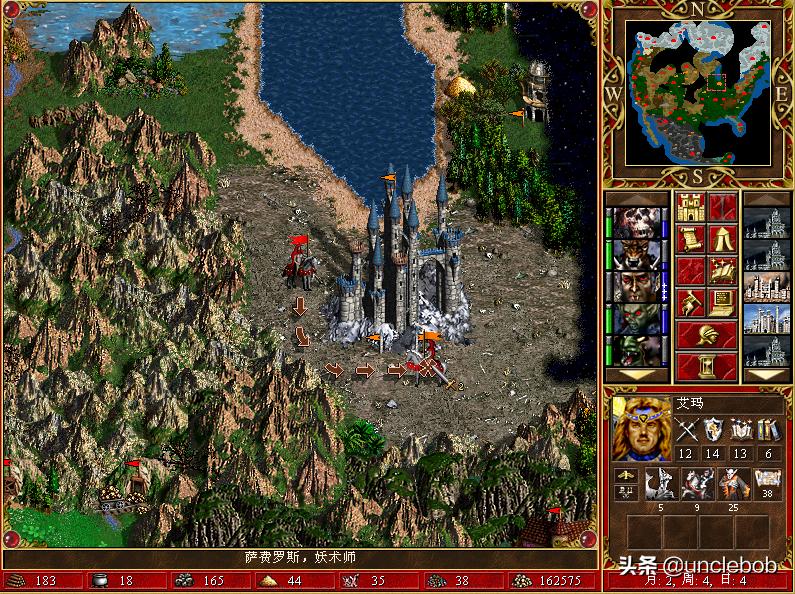Select the troop stack of 25 creatures
Screen dimensions: 795x594
tap(732, 483)
